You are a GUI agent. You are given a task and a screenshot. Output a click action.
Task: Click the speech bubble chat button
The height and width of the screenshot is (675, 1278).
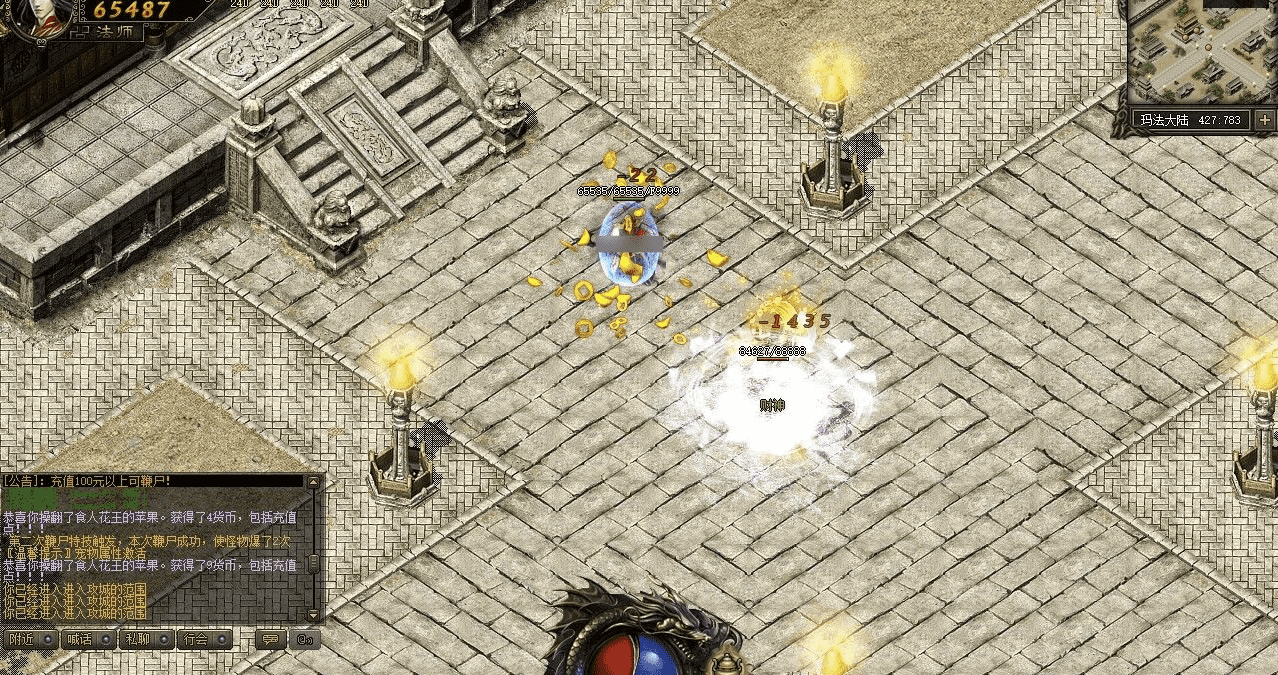pyautogui.click(x=268, y=639)
